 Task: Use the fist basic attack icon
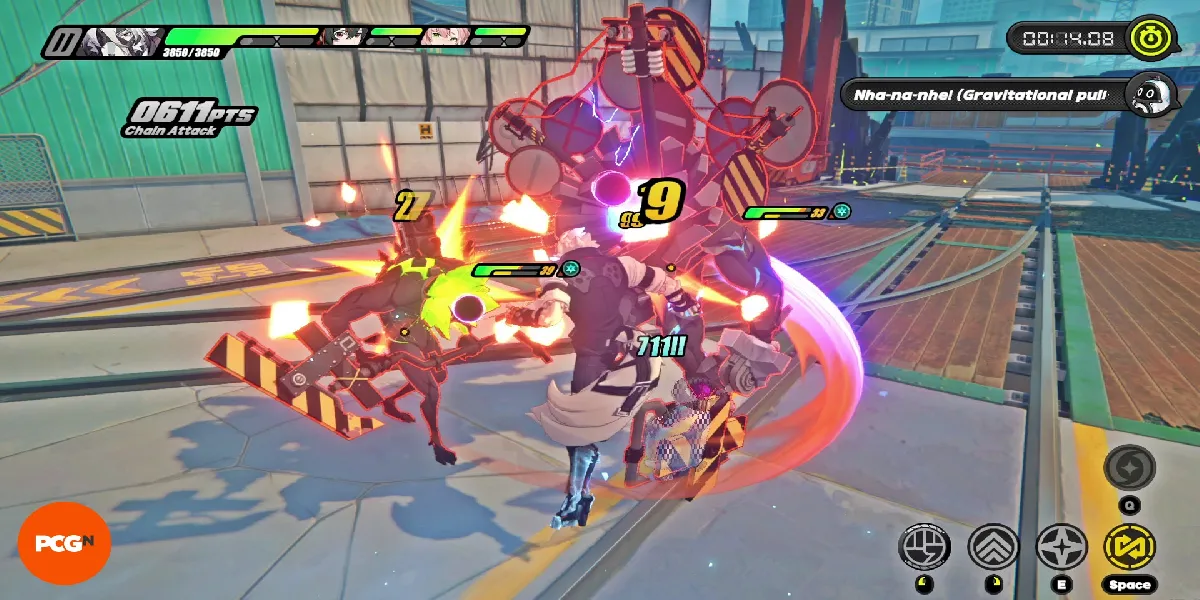coord(925,547)
